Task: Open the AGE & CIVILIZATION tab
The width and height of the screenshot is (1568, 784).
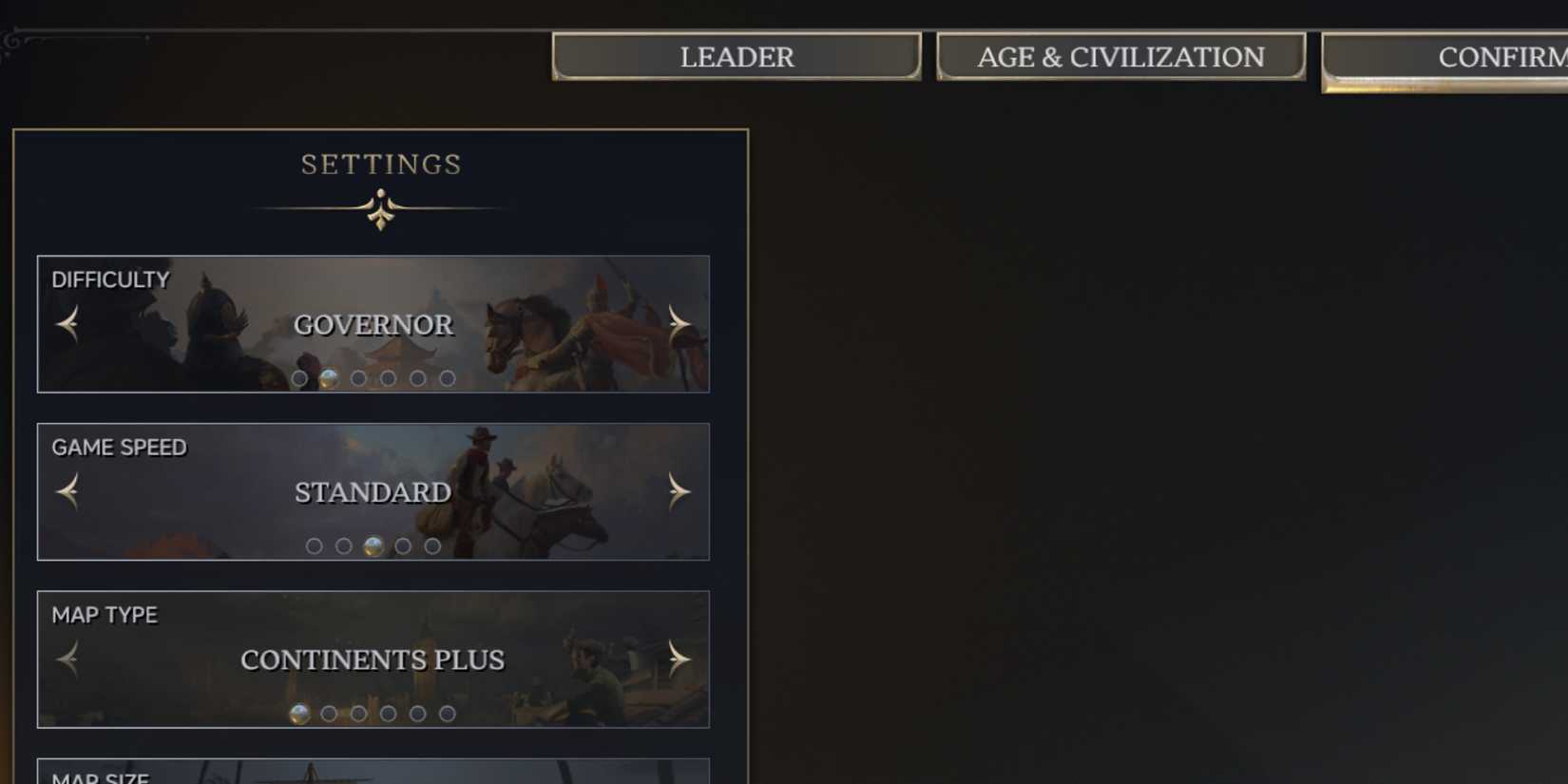Action: pyautogui.click(x=1120, y=57)
